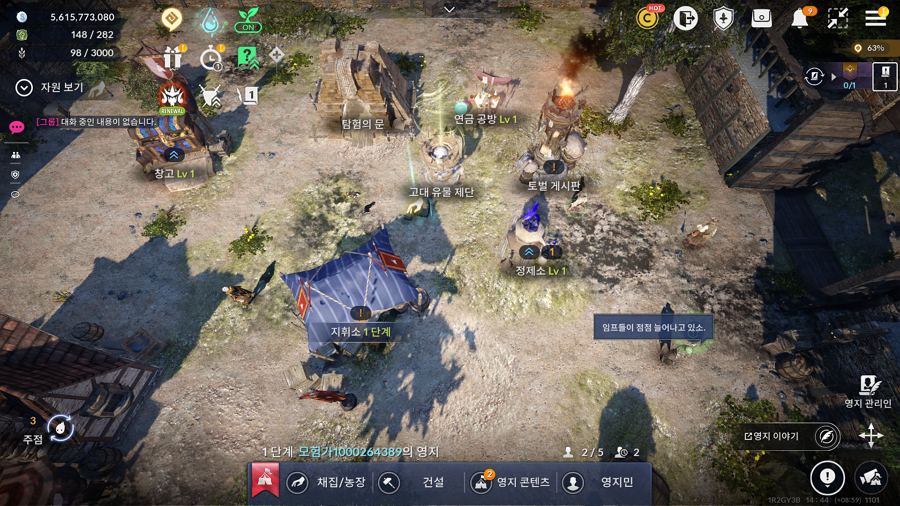The height and width of the screenshot is (506, 900).
Task: Open the hamburger main menu
Action: tap(875, 17)
